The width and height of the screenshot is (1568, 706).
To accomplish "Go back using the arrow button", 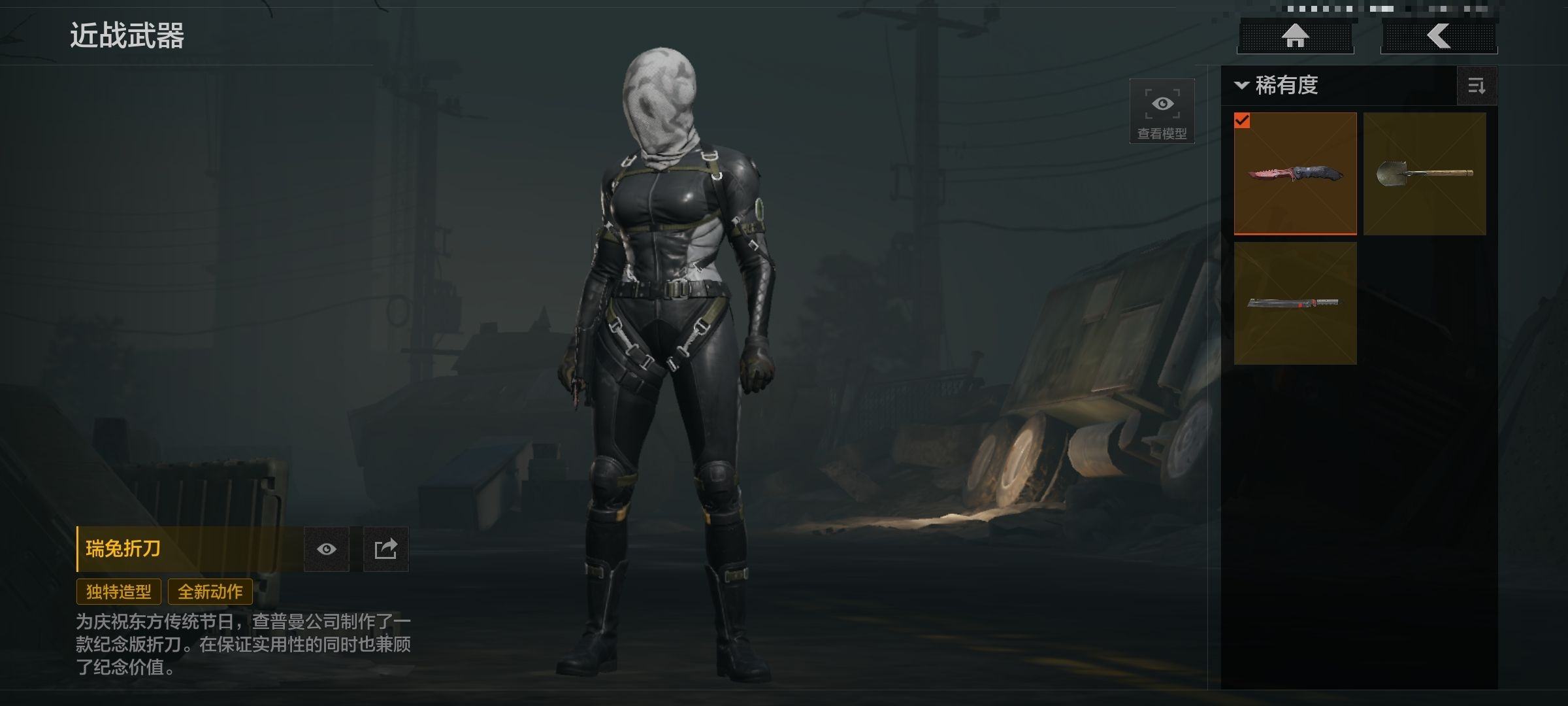I will click(x=1439, y=36).
